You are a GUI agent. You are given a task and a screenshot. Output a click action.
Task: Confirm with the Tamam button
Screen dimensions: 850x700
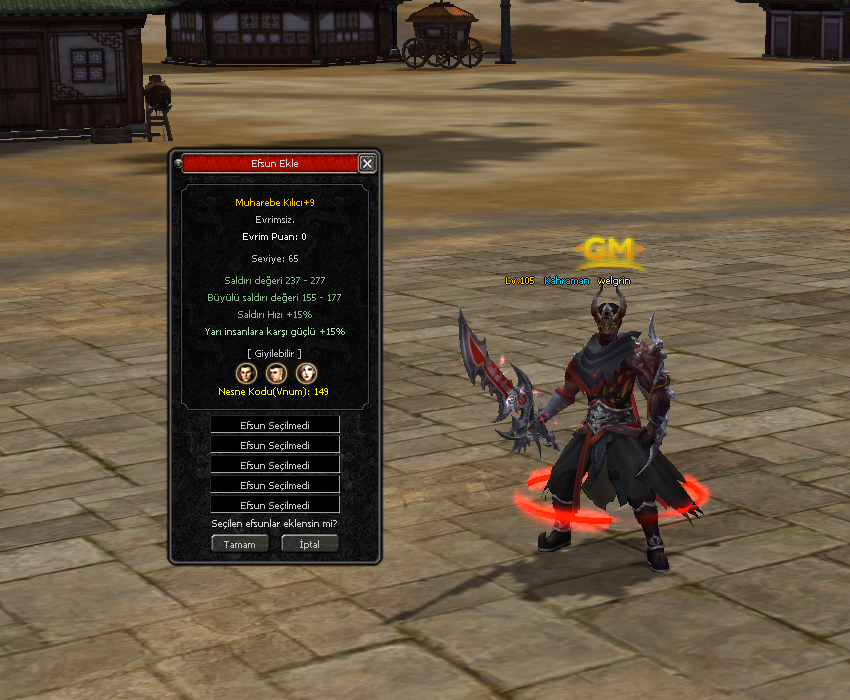[240, 544]
